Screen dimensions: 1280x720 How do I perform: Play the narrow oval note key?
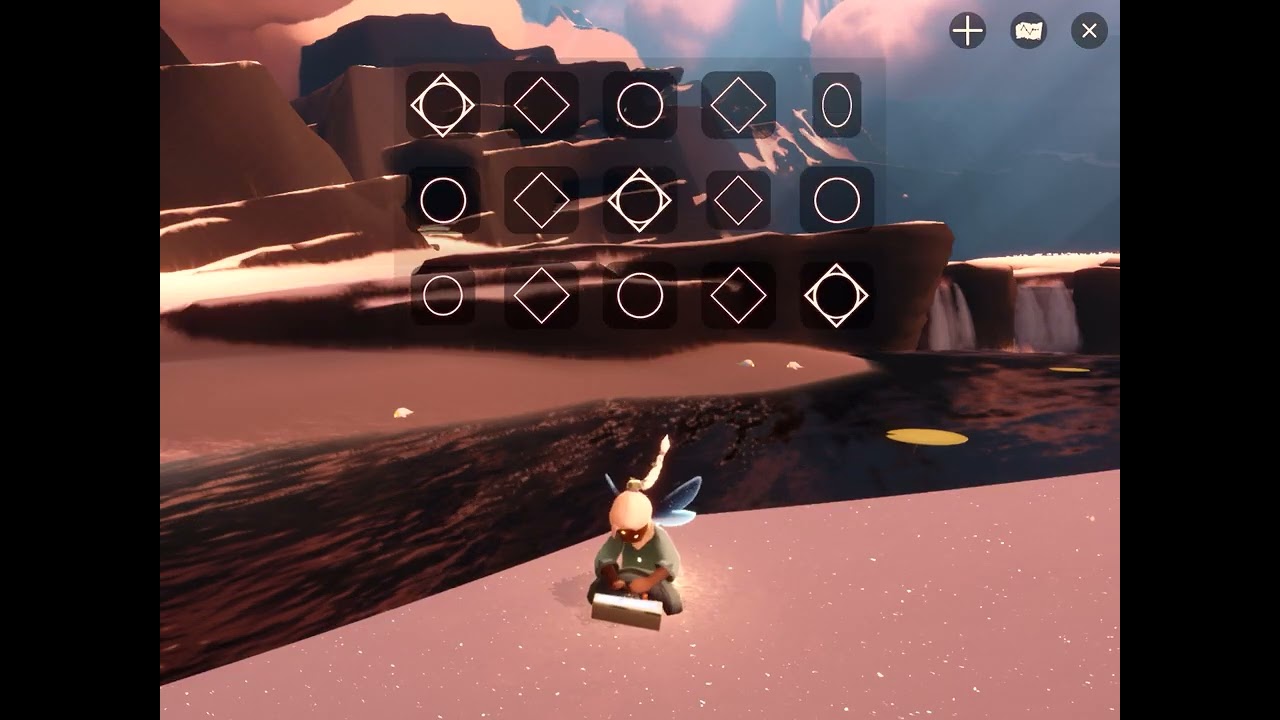click(837, 105)
